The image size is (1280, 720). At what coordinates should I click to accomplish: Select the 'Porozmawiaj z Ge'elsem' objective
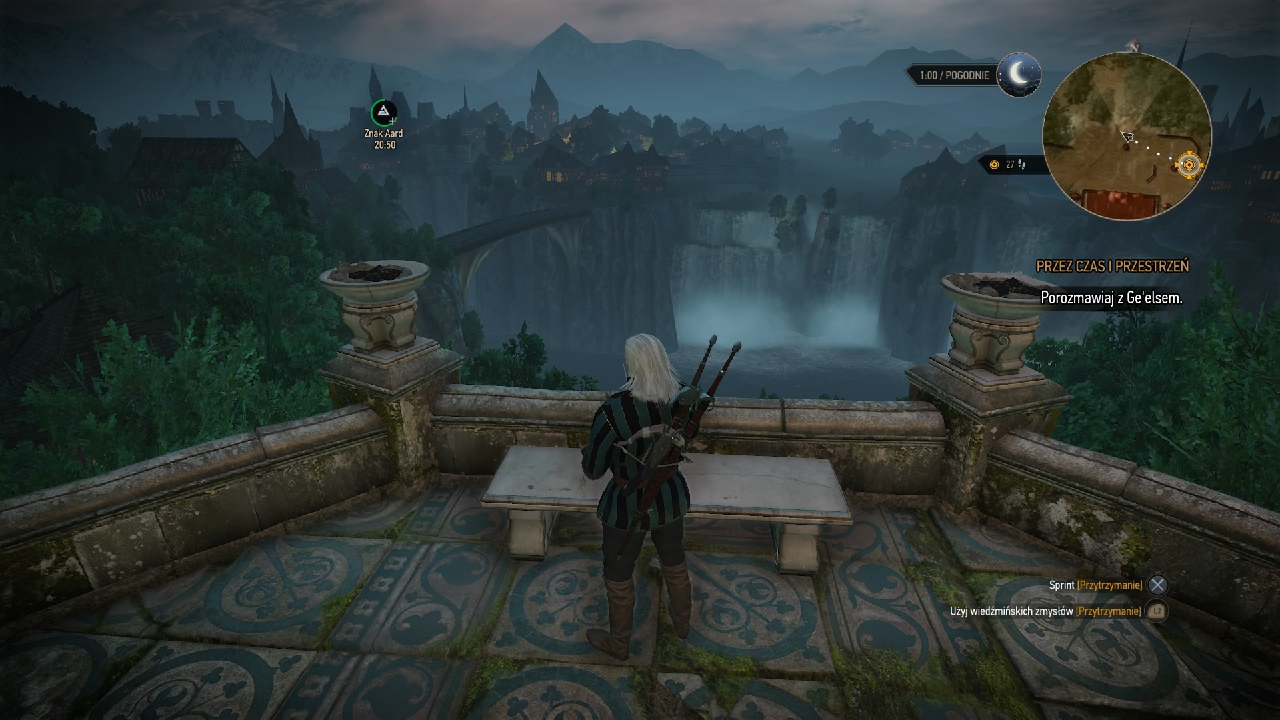(x=1111, y=298)
